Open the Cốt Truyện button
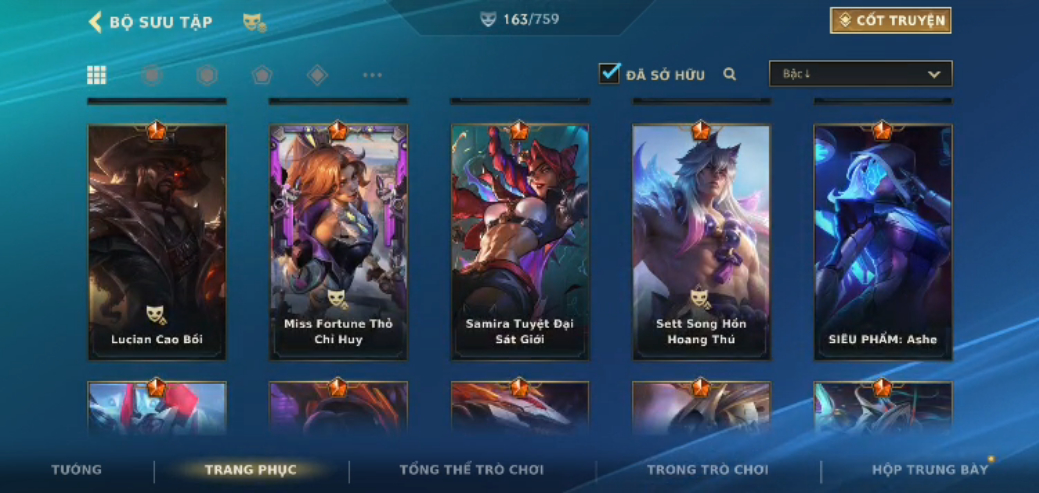Screen dimensions: 1039x493 (x=890, y=21)
